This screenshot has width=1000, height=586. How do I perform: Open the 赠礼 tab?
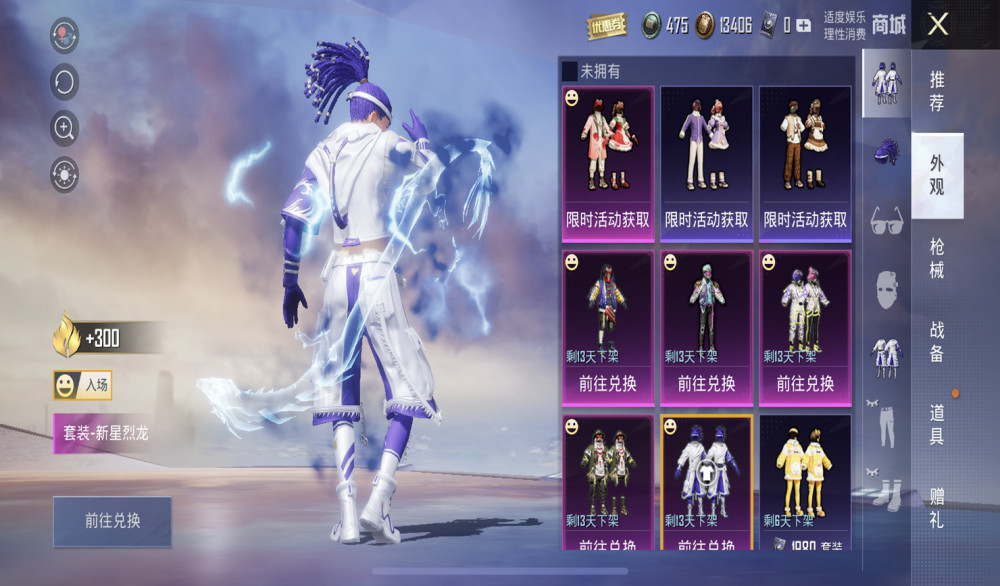[937, 507]
